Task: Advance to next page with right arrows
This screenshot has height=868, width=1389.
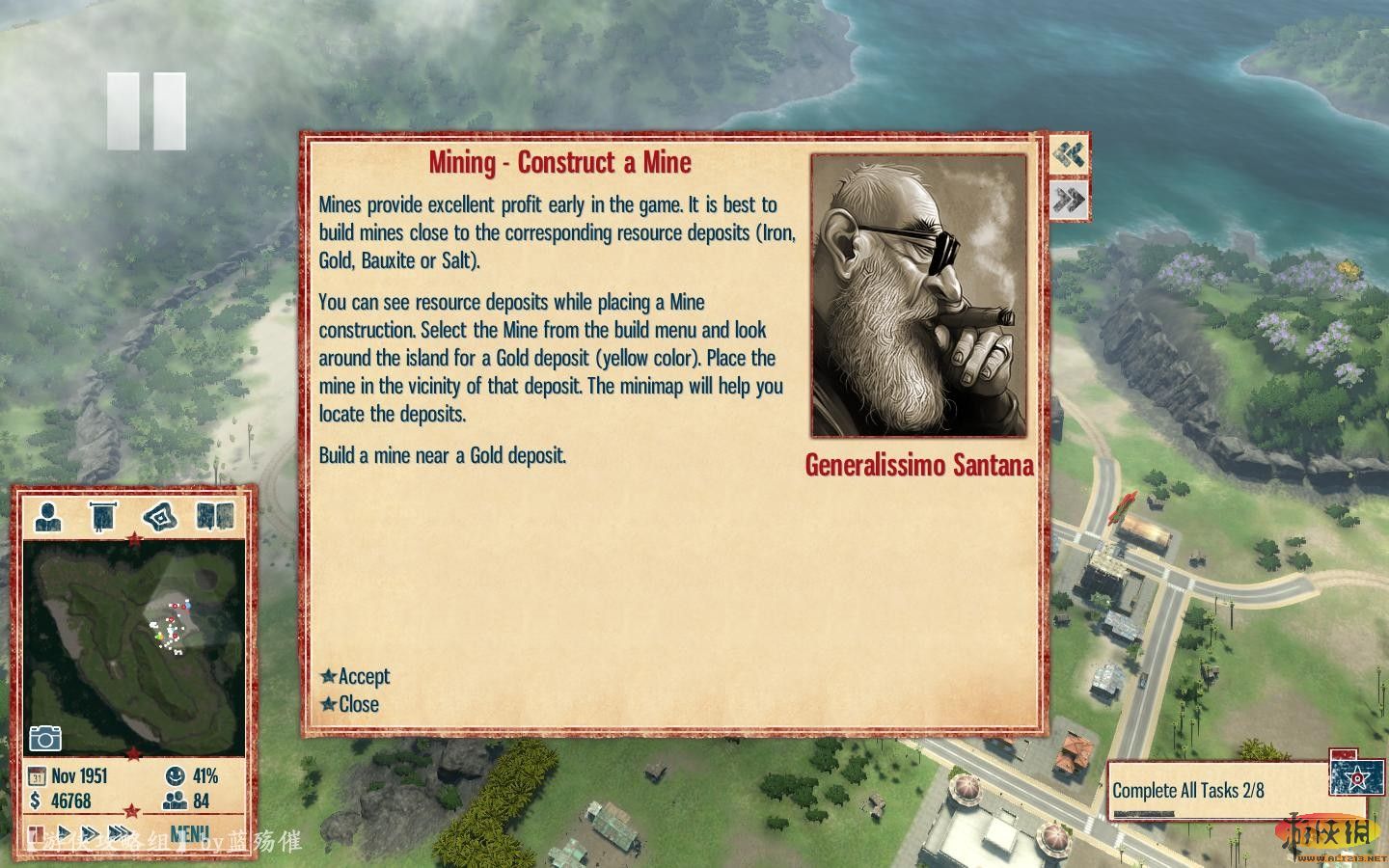Action: [x=1069, y=201]
